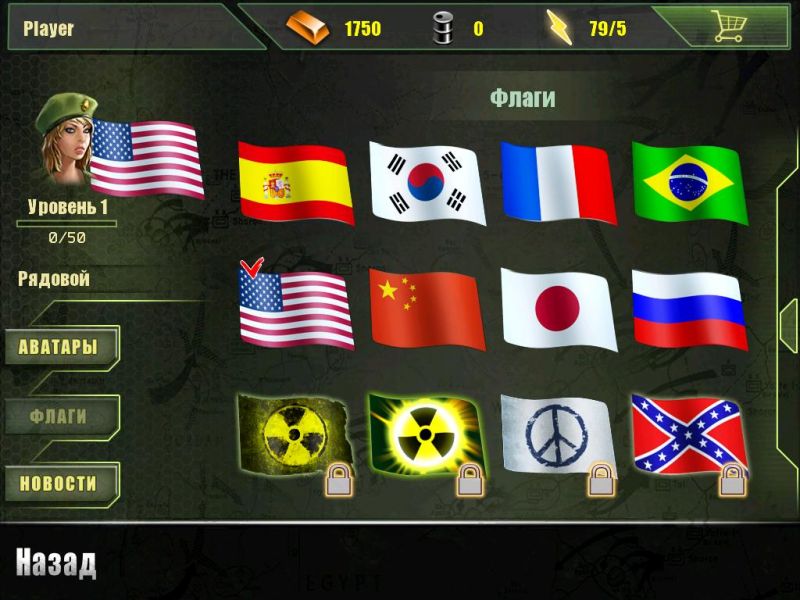Image resolution: width=800 pixels, height=600 pixels.
Task: Choose the South Korea flag
Action: click(x=427, y=183)
